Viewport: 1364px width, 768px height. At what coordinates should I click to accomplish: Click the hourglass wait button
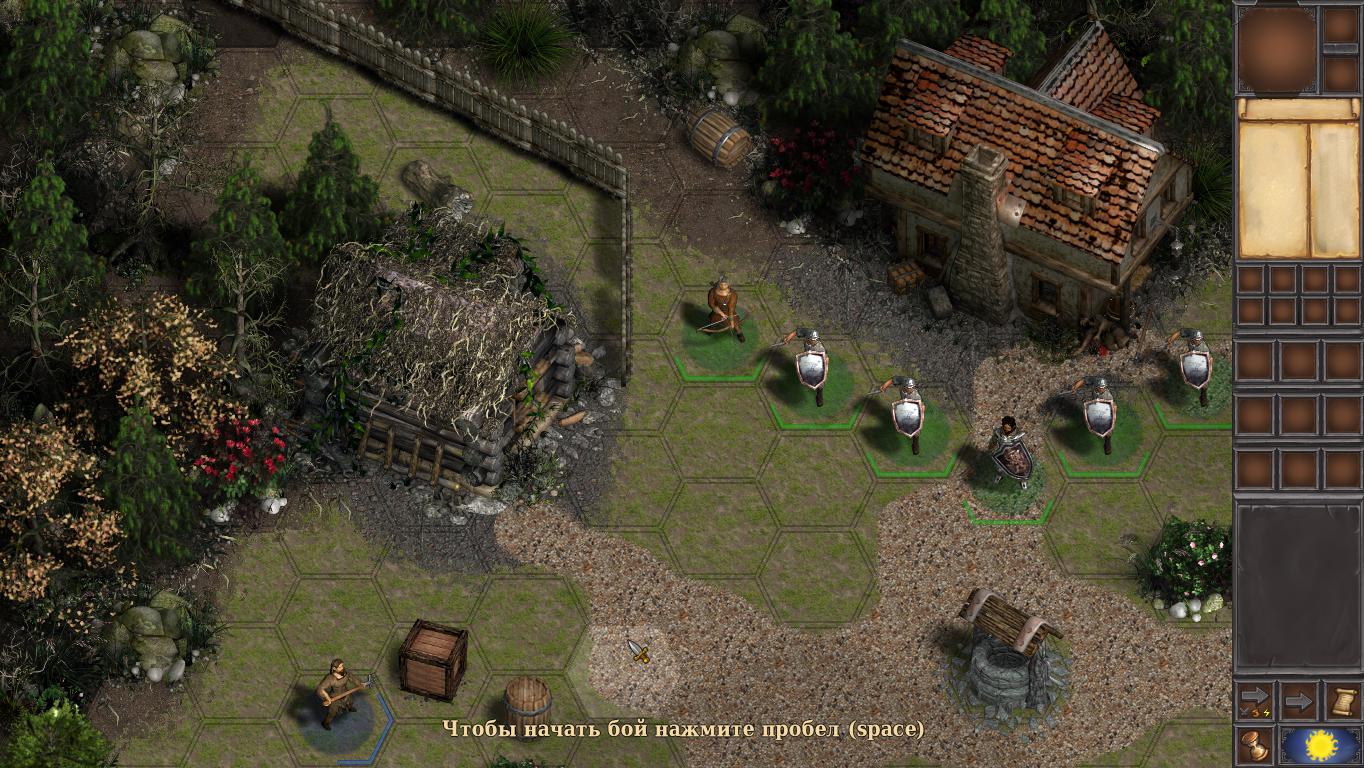pos(1255,745)
